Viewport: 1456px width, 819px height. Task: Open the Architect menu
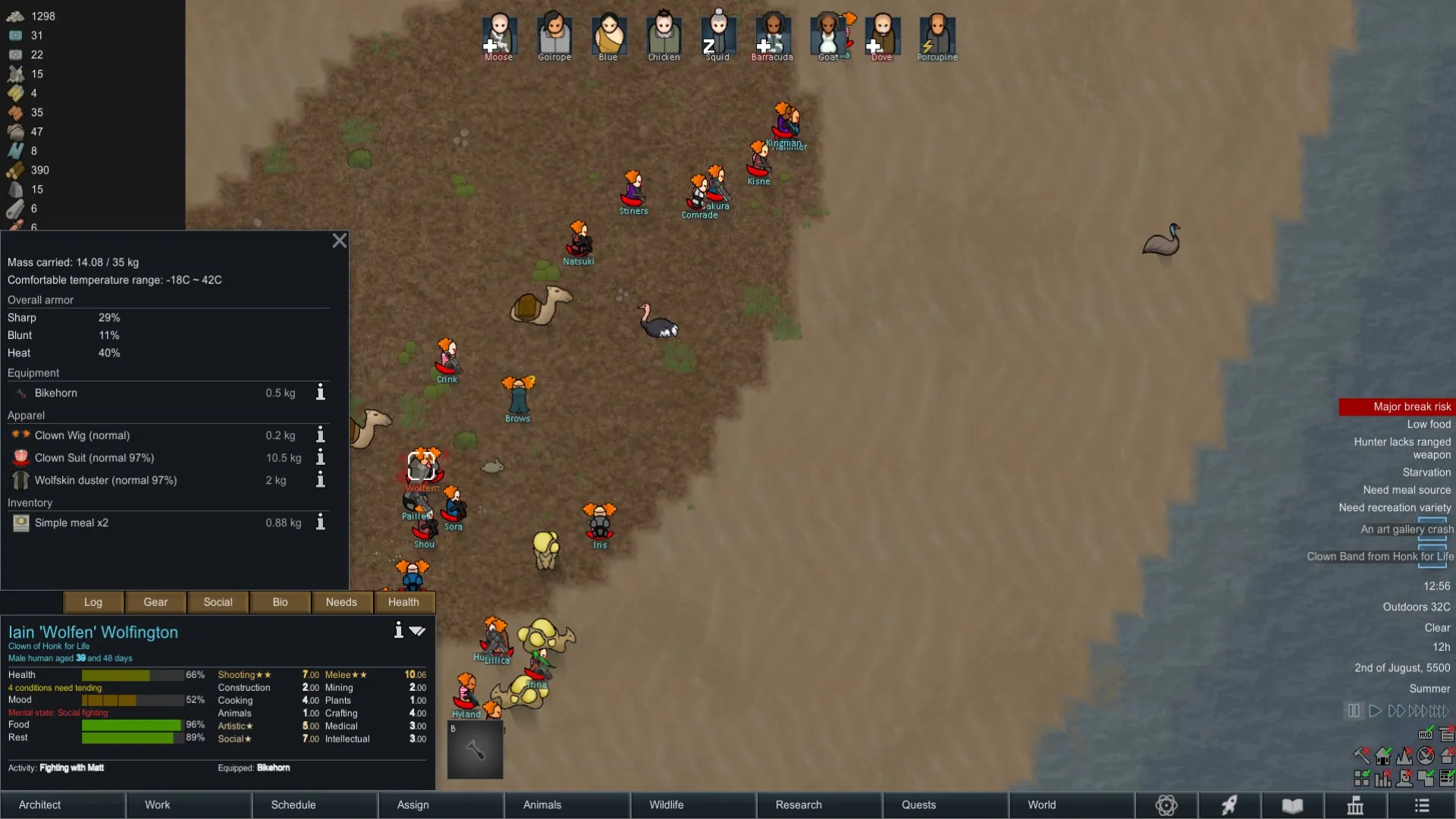coord(63,805)
